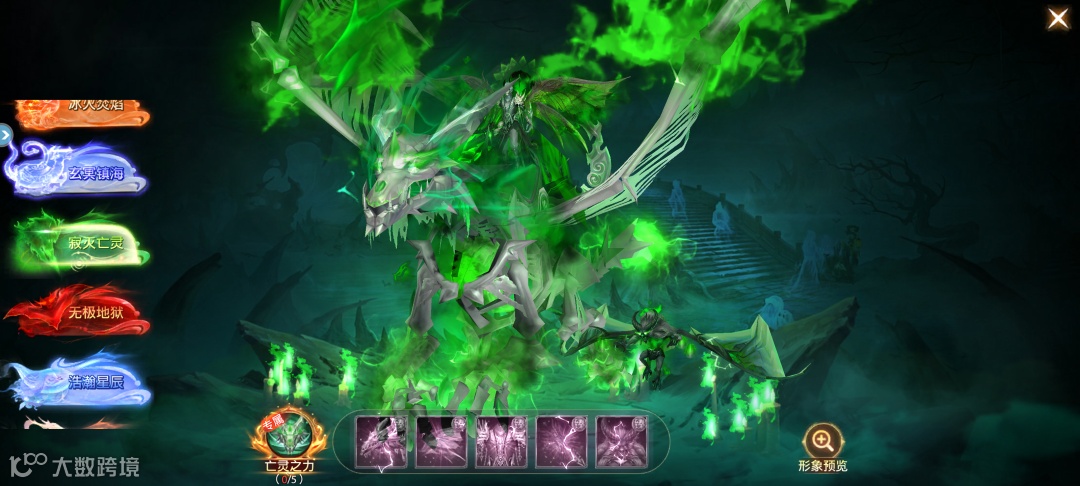Select the fifth locked skill with winged demon
The image size is (1080, 486).
(x=621, y=441)
